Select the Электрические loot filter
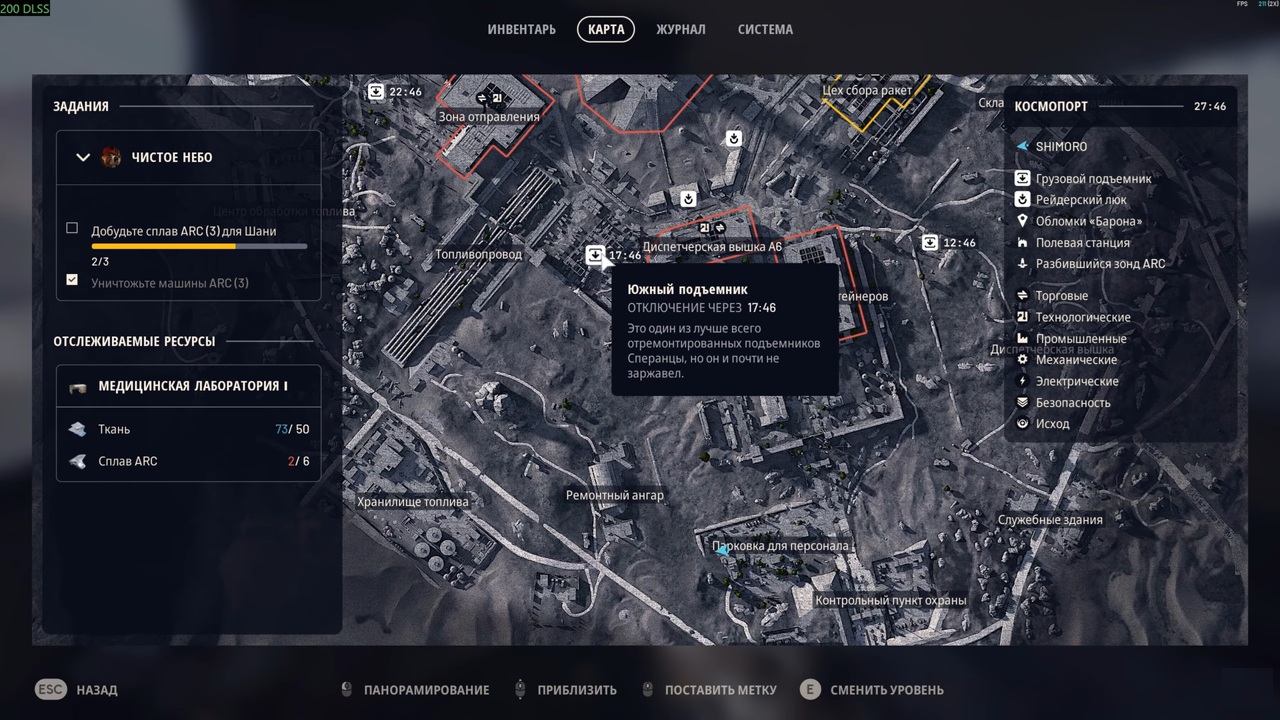The image size is (1280, 720). pyautogui.click(x=1076, y=381)
